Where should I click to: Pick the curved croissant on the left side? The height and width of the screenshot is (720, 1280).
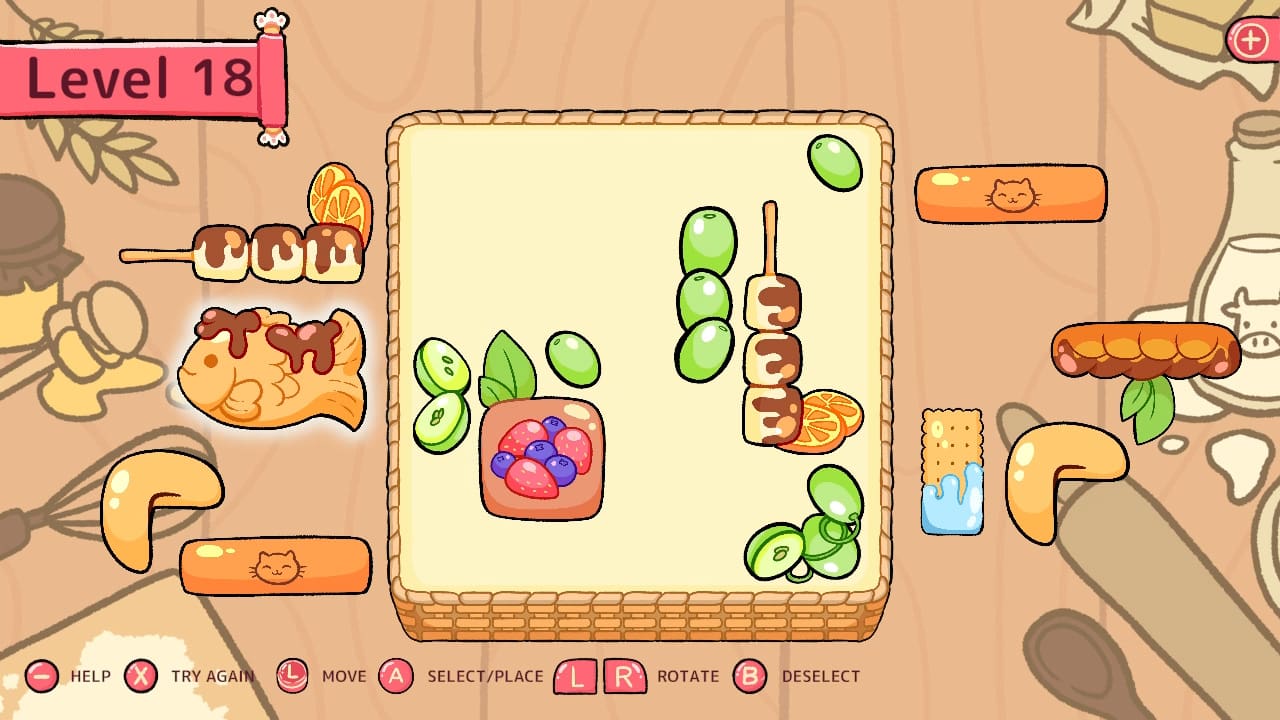pos(165,502)
